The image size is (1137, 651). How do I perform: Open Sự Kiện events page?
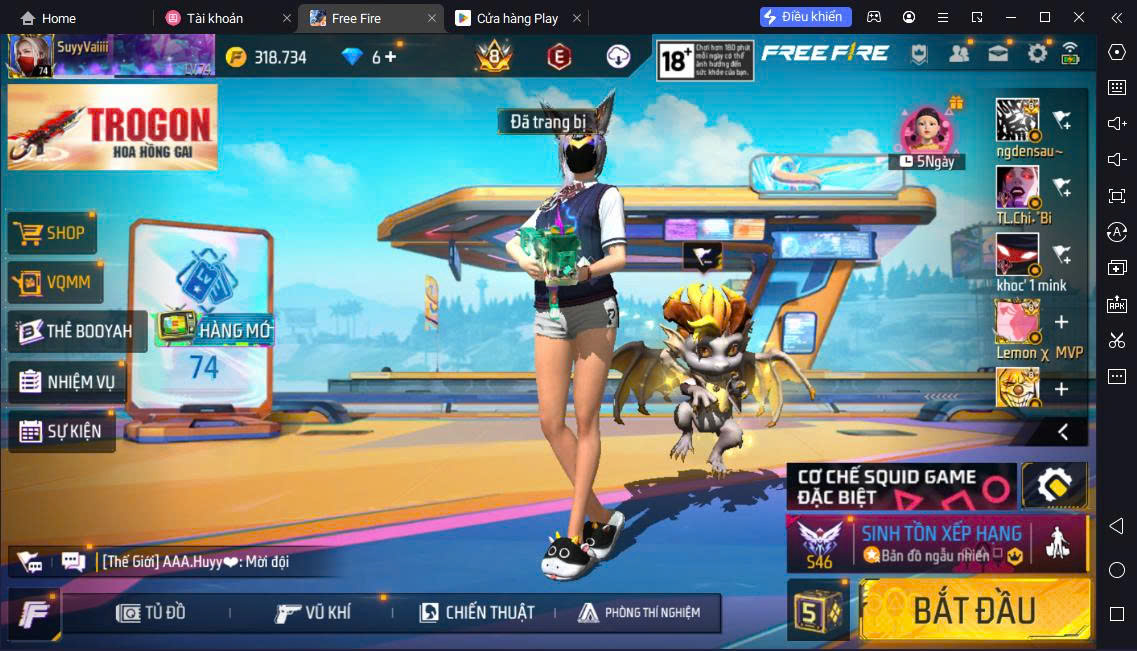[60, 432]
